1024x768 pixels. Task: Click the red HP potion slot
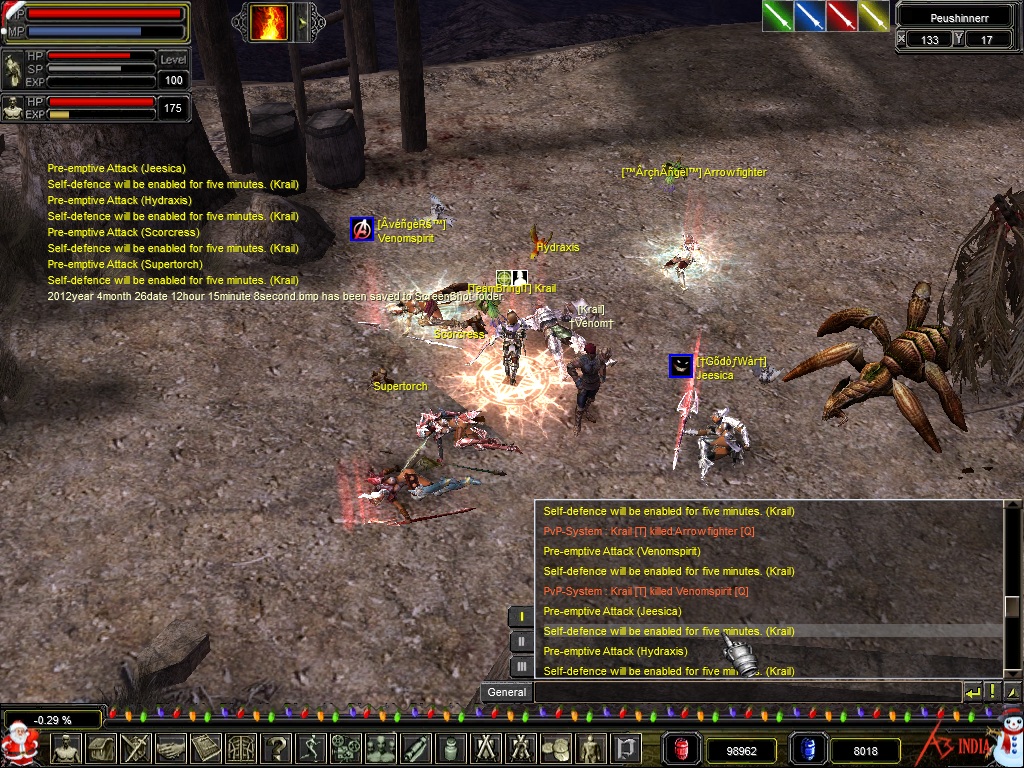click(x=681, y=749)
